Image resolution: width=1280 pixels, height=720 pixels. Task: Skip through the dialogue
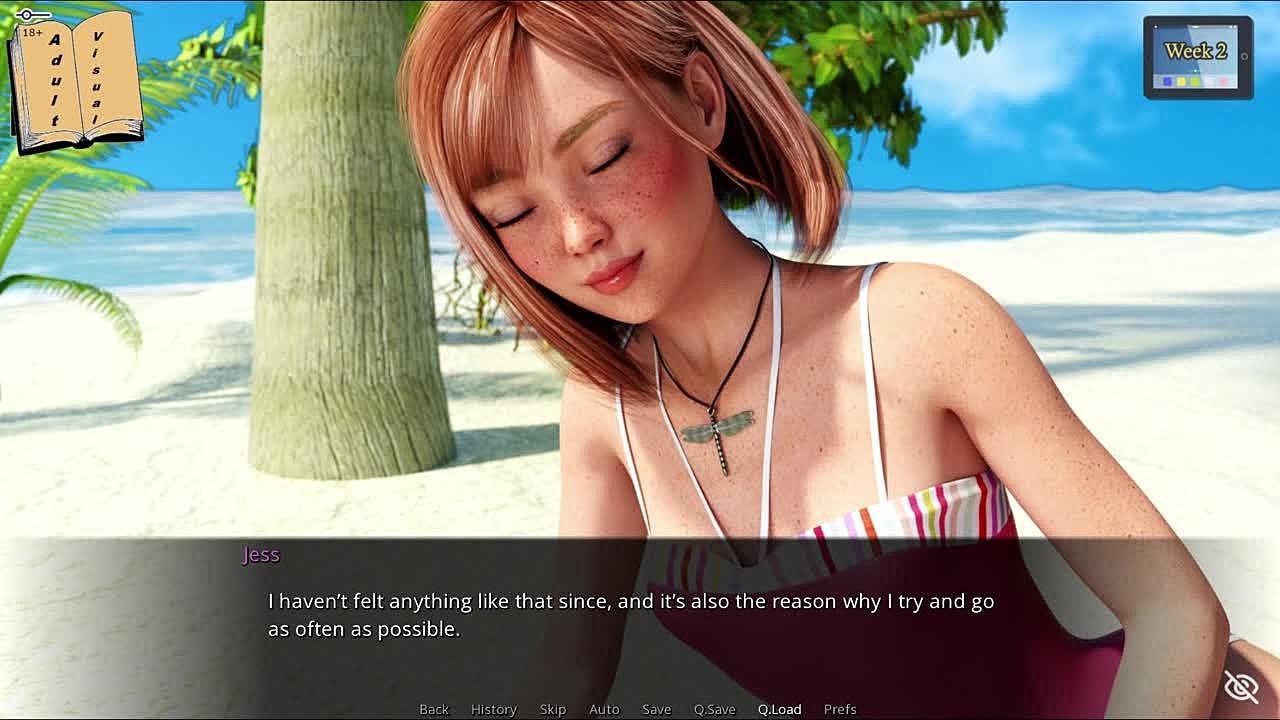click(x=553, y=709)
